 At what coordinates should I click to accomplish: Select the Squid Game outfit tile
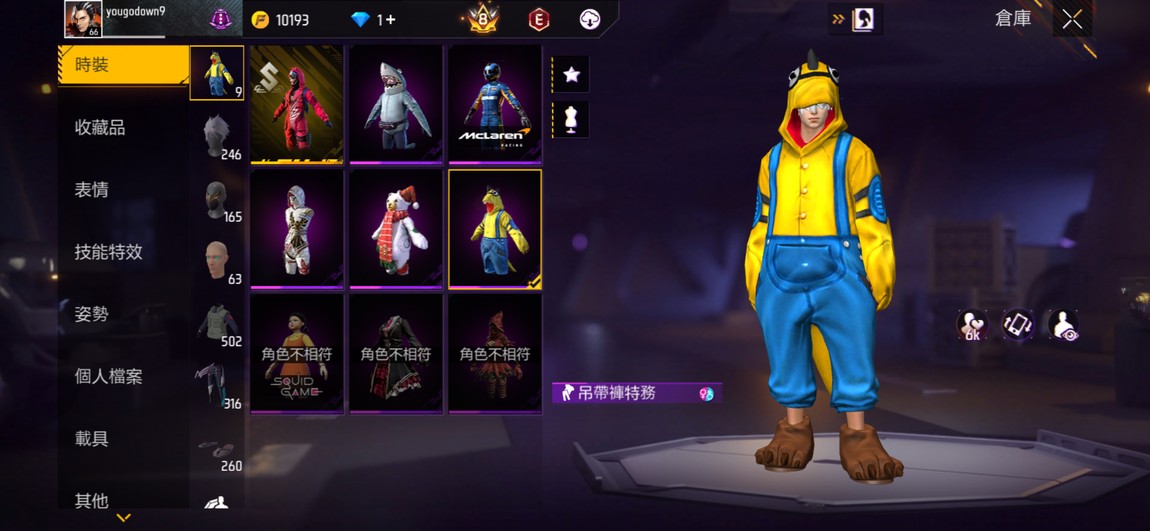point(297,353)
